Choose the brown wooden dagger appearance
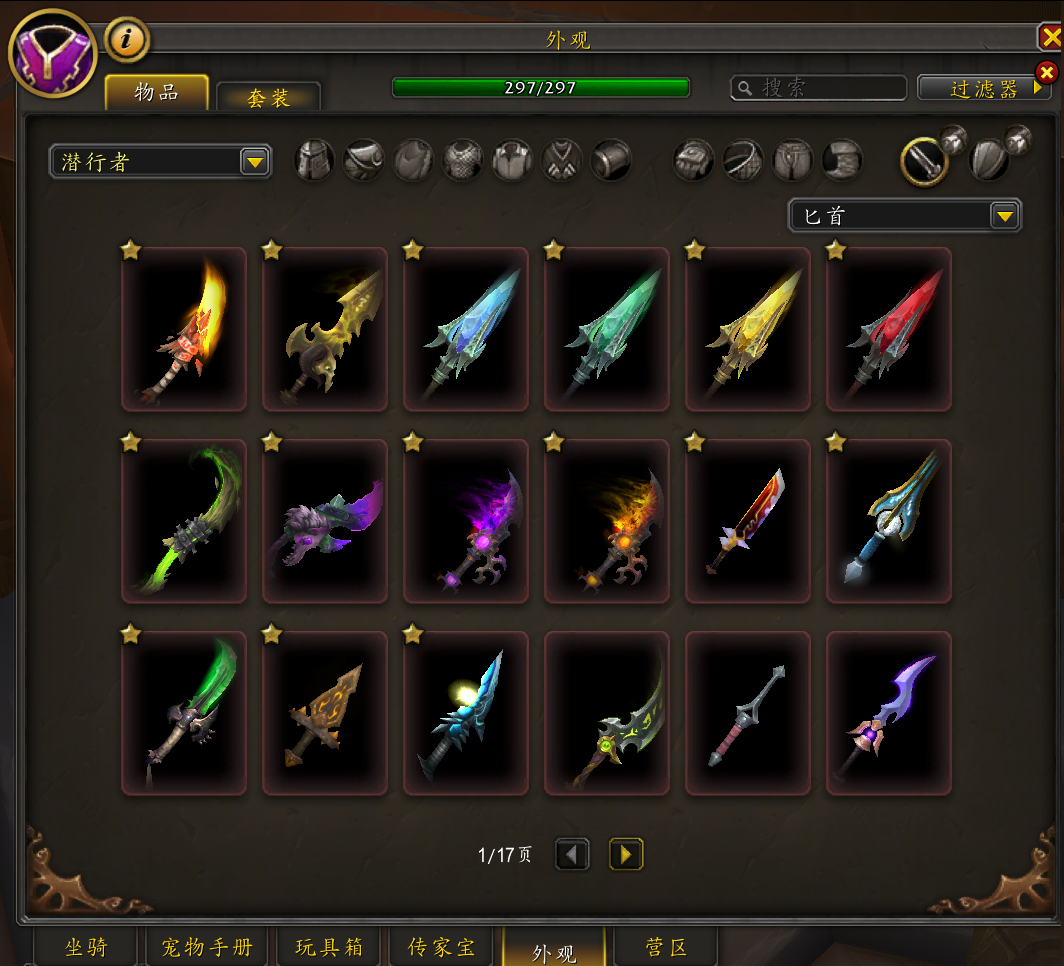 [325, 713]
